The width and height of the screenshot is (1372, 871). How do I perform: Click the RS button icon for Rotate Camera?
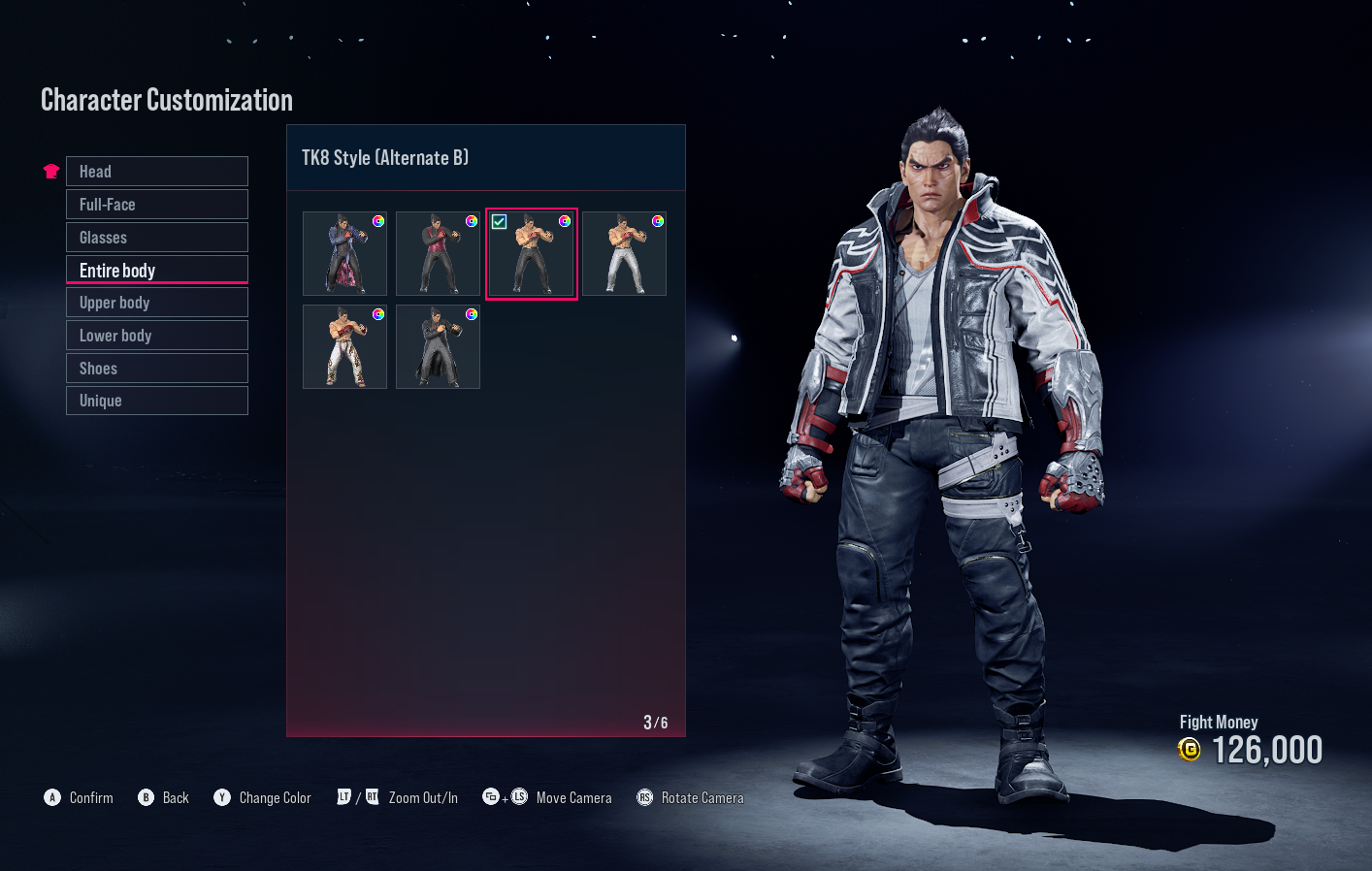[x=644, y=797]
